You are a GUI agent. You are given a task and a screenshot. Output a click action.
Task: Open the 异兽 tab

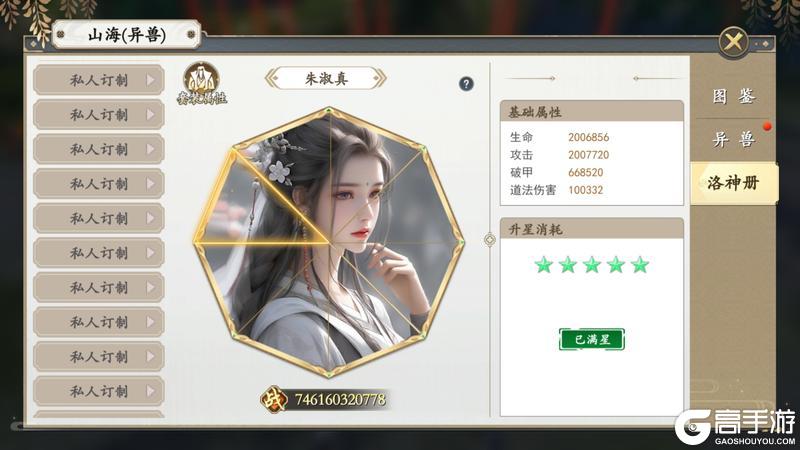point(733,140)
